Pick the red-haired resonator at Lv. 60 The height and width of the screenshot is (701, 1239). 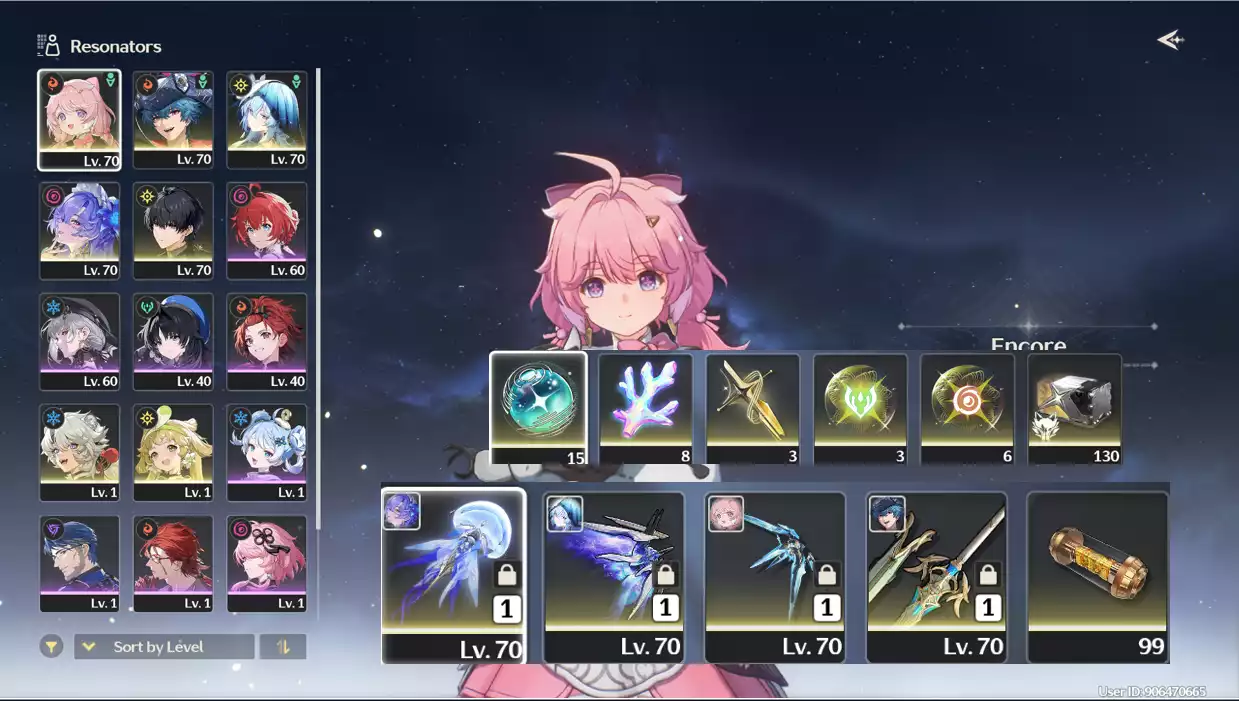click(x=266, y=230)
